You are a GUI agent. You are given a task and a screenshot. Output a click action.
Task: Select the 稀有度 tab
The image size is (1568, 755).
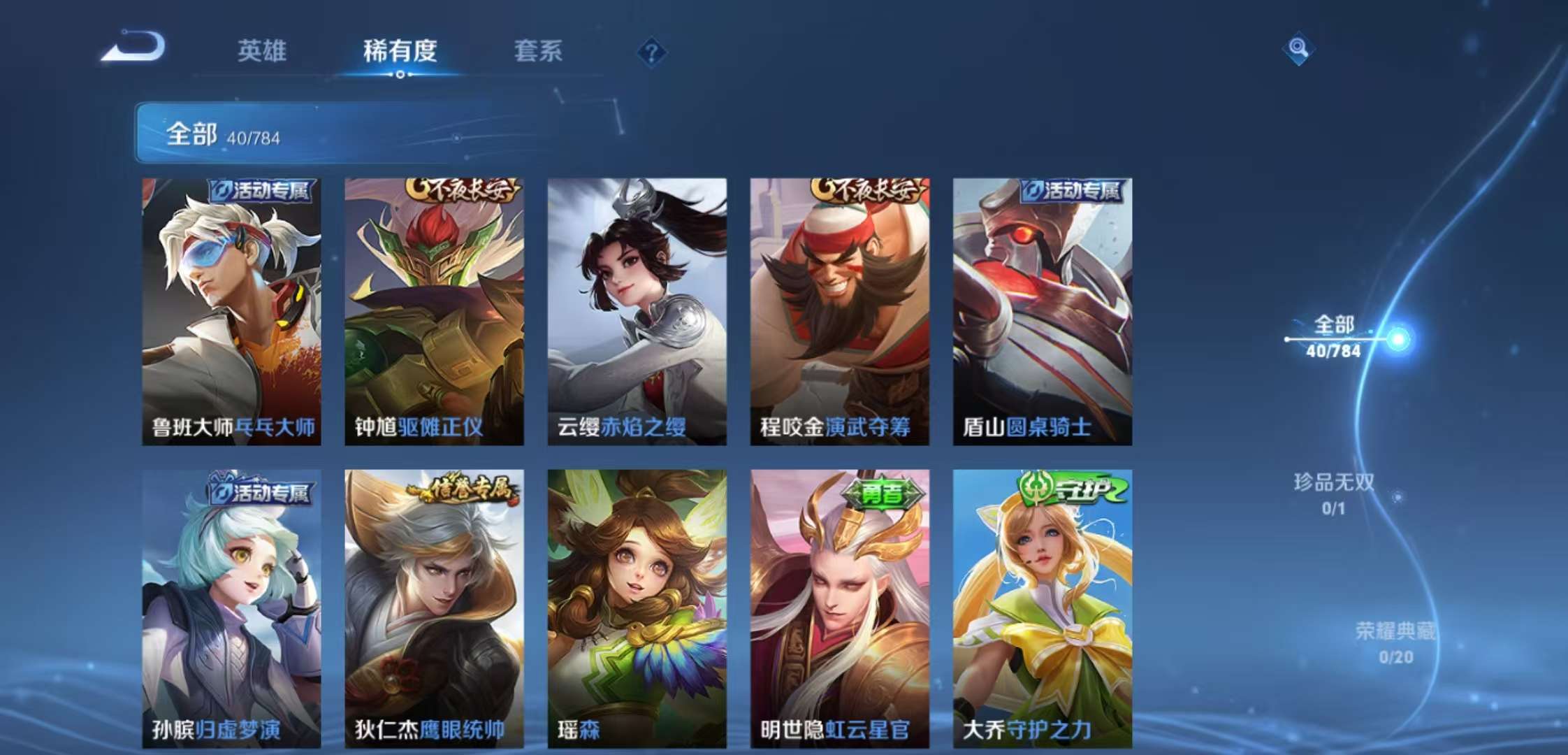[x=400, y=52]
